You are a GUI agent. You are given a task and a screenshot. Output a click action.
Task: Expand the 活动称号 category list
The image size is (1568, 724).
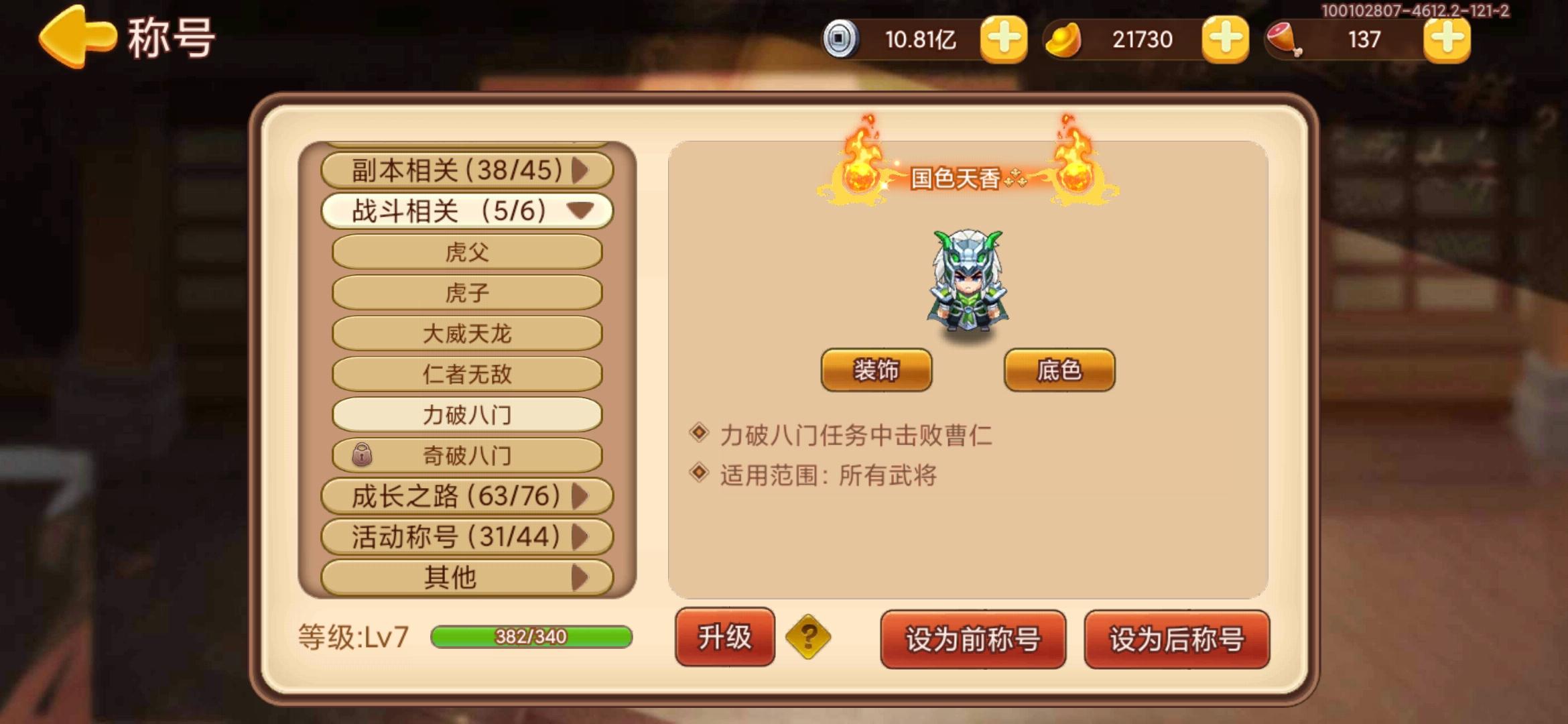pos(467,535)
